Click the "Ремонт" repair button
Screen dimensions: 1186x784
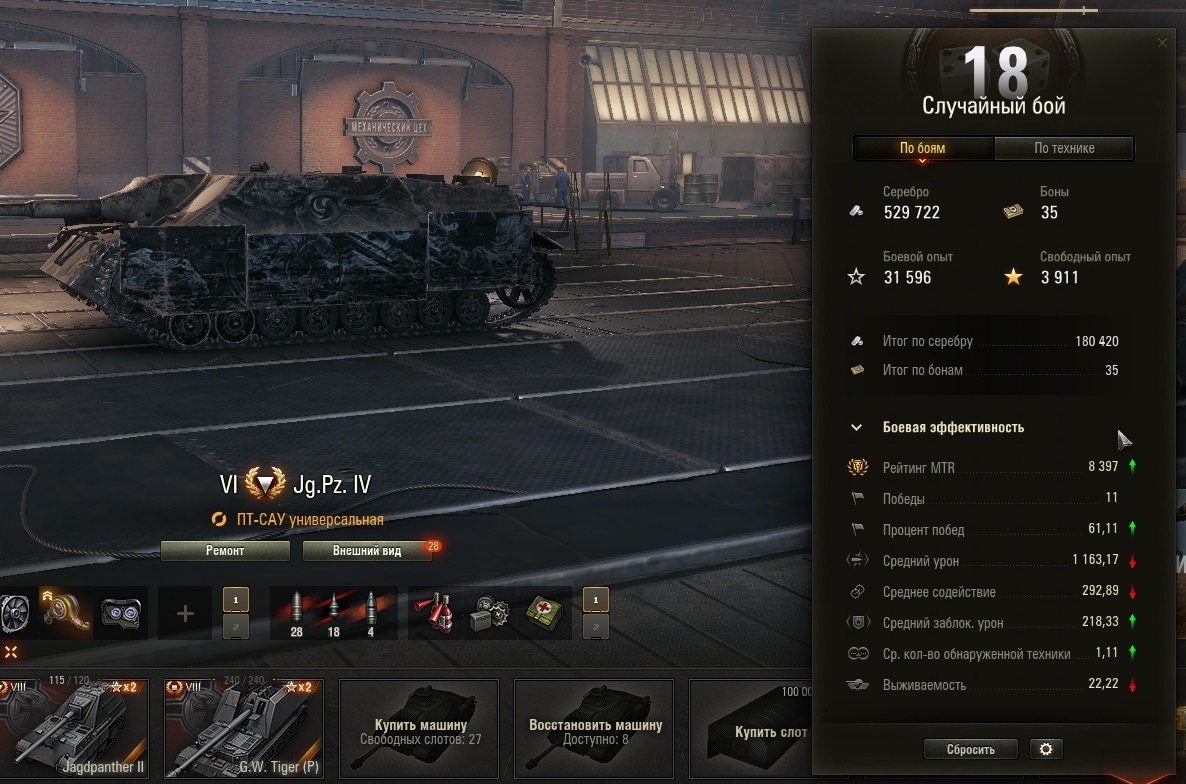pyautogui.click(x=225, y=551)
